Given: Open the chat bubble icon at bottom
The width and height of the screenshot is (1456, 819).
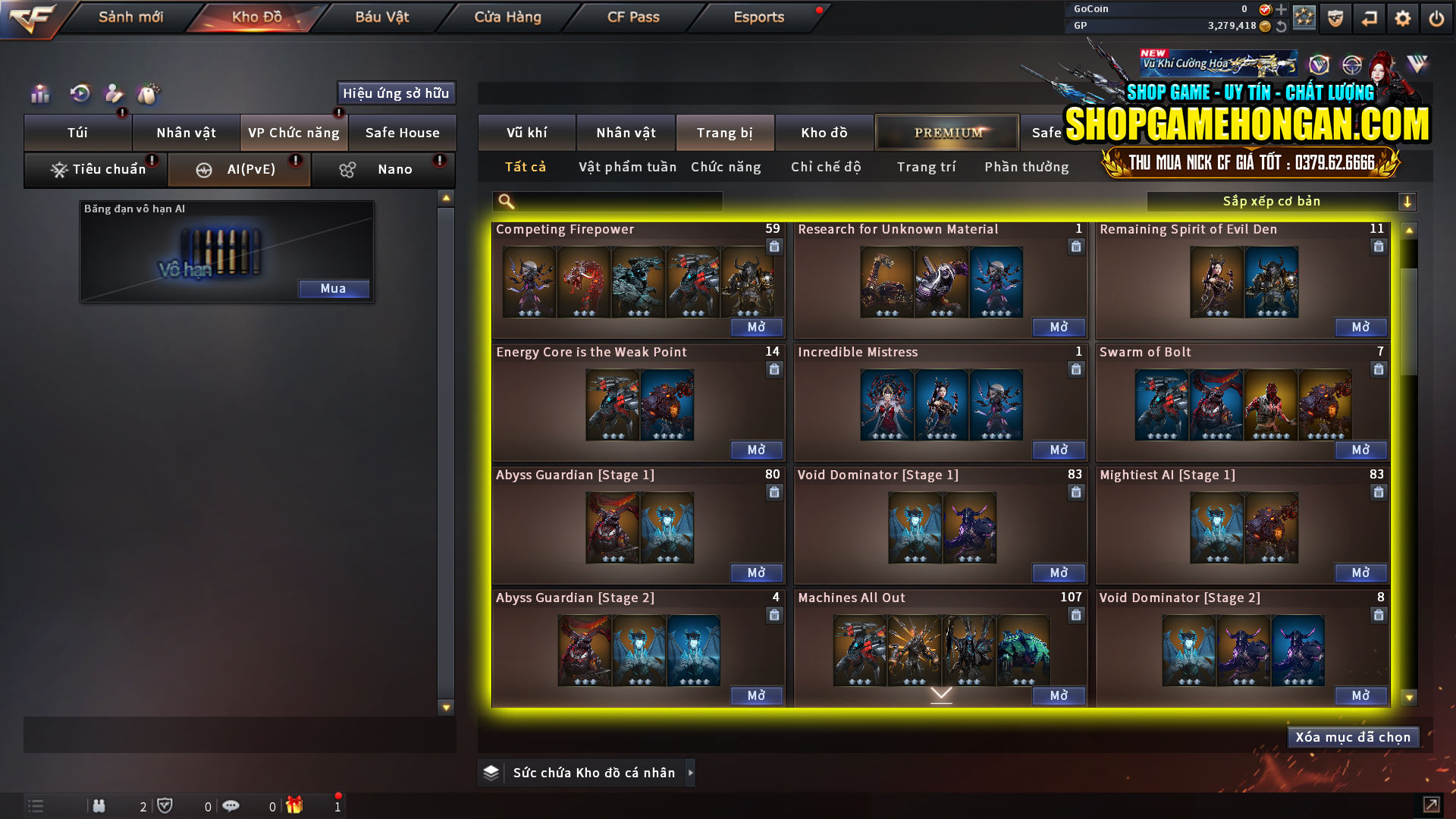Looking at the screenshot, I should point(231,806).
